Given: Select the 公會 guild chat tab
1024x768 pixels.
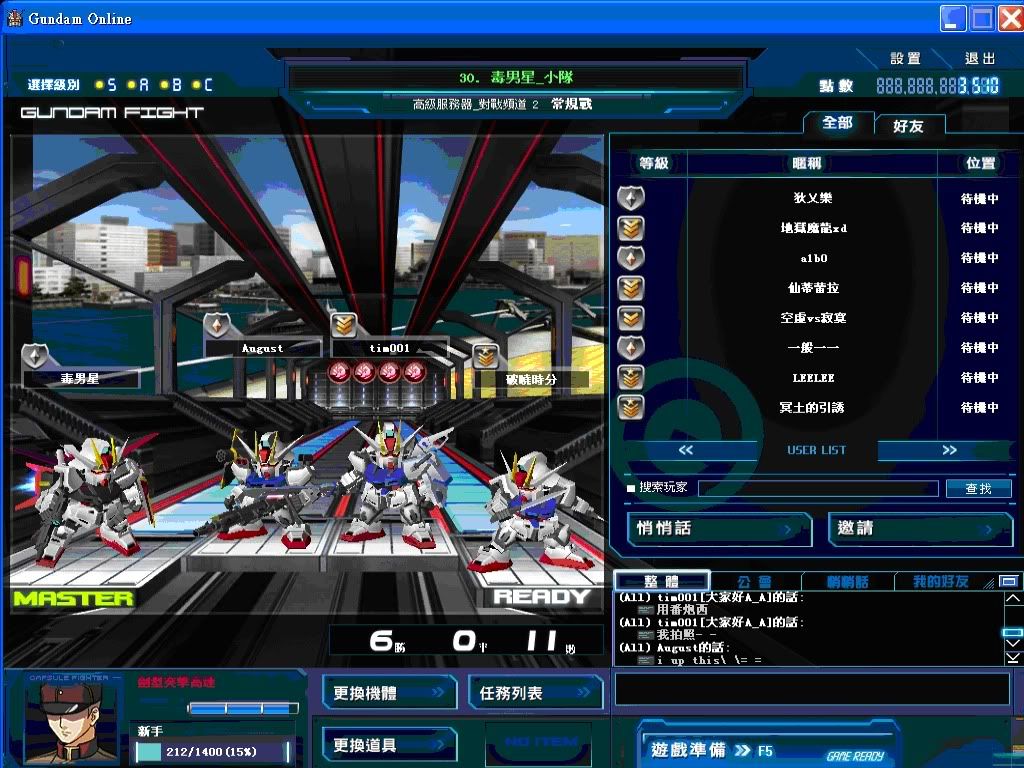Looking at the screenshot, I should pyautogui.click(x=754, y=581).
